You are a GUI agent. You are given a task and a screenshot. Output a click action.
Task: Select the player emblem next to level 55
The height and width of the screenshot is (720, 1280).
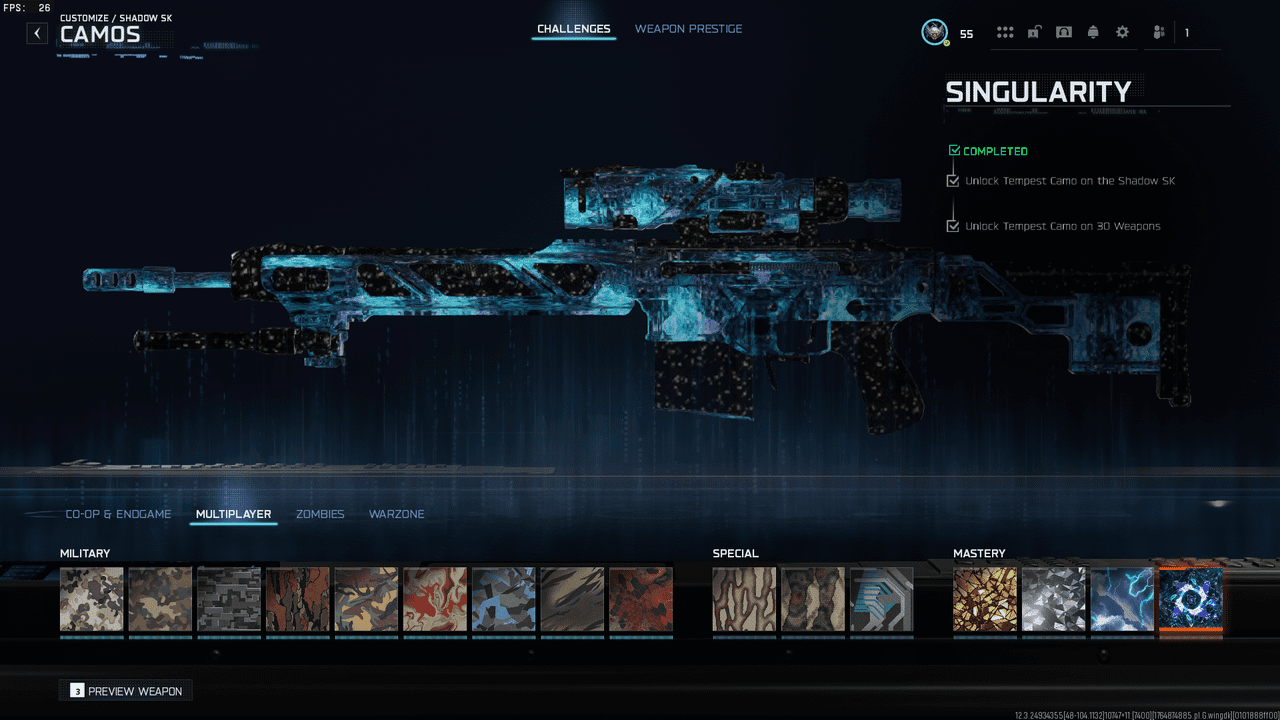[x=934, y=31]
